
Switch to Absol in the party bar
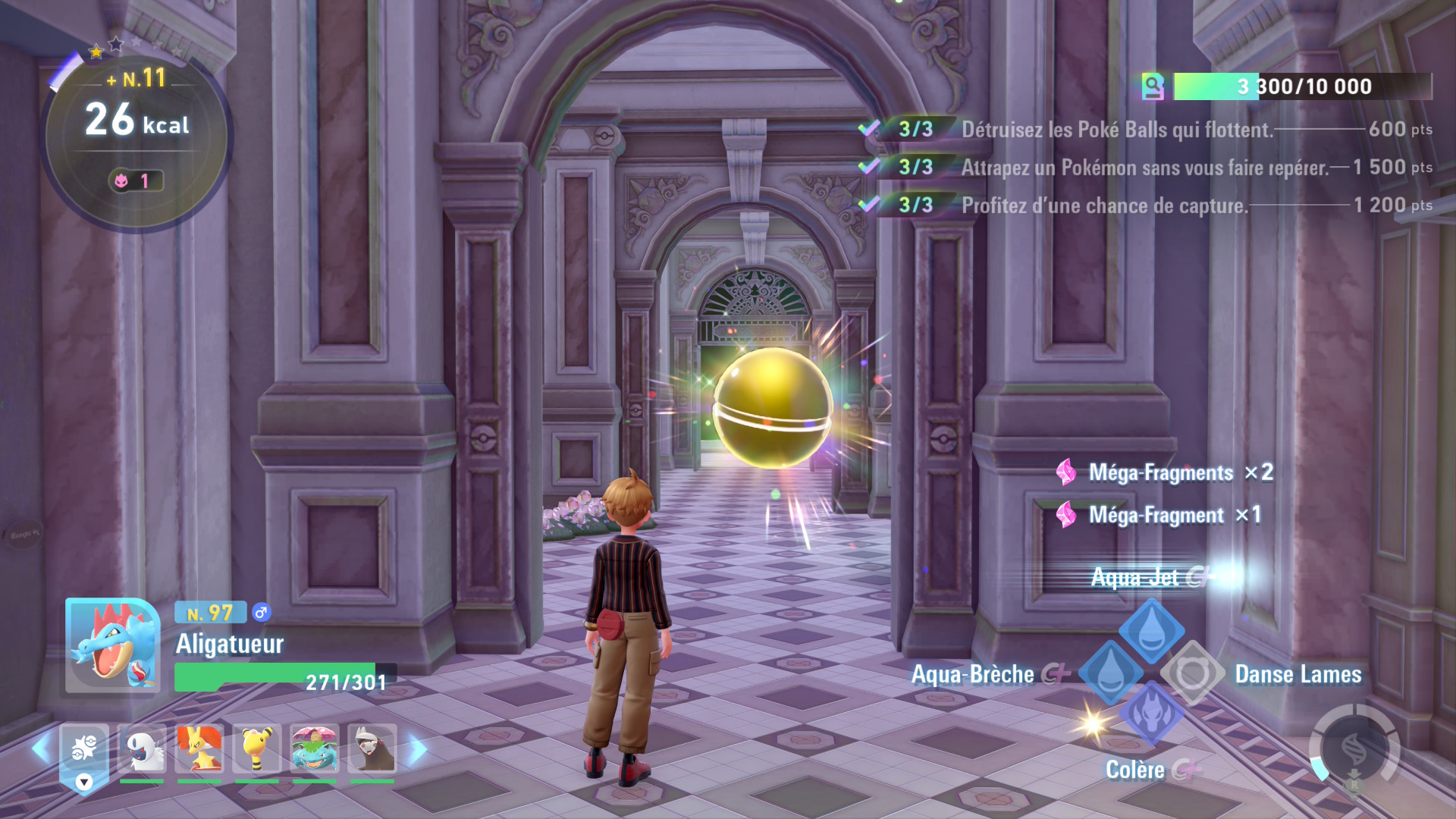tap(142, 748)
